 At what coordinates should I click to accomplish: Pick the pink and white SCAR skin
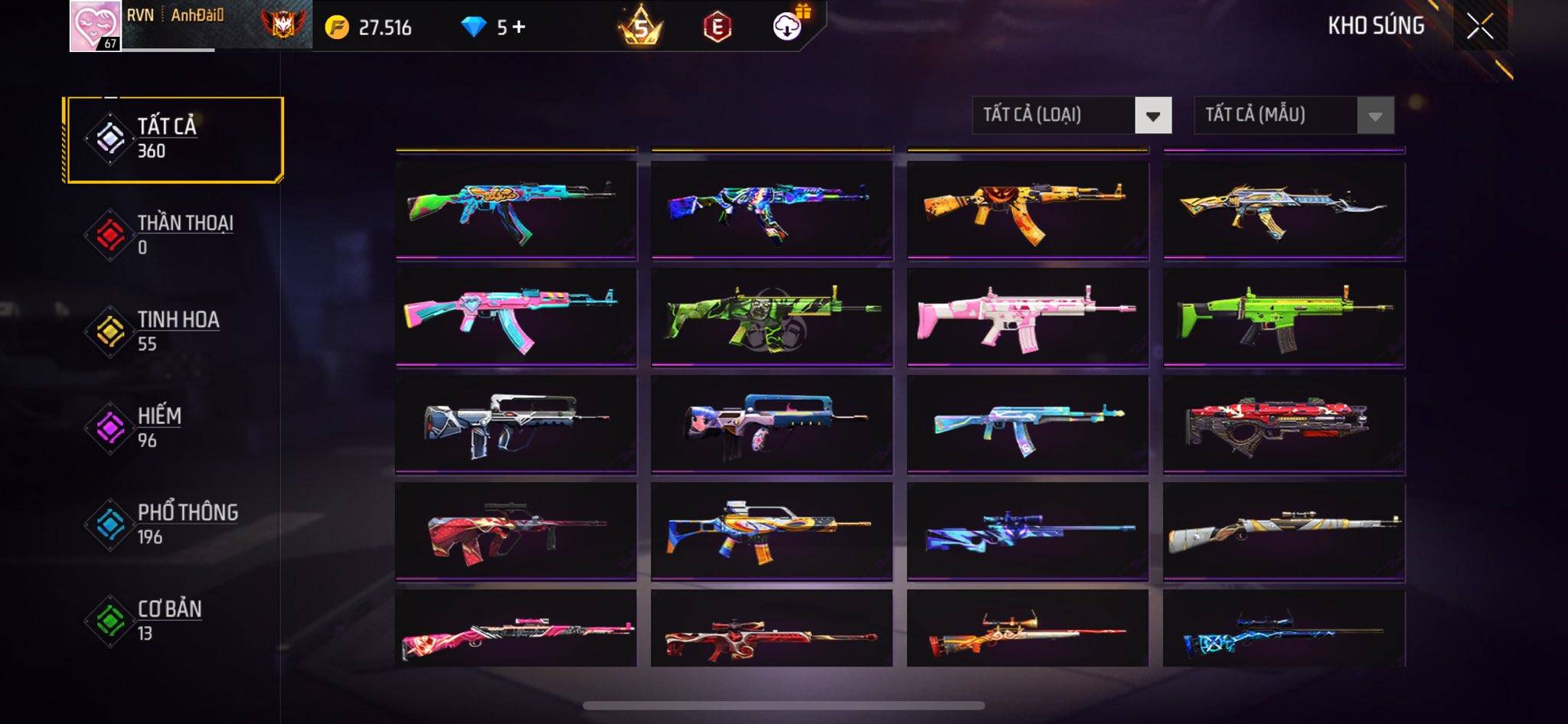pos(1027,316)
